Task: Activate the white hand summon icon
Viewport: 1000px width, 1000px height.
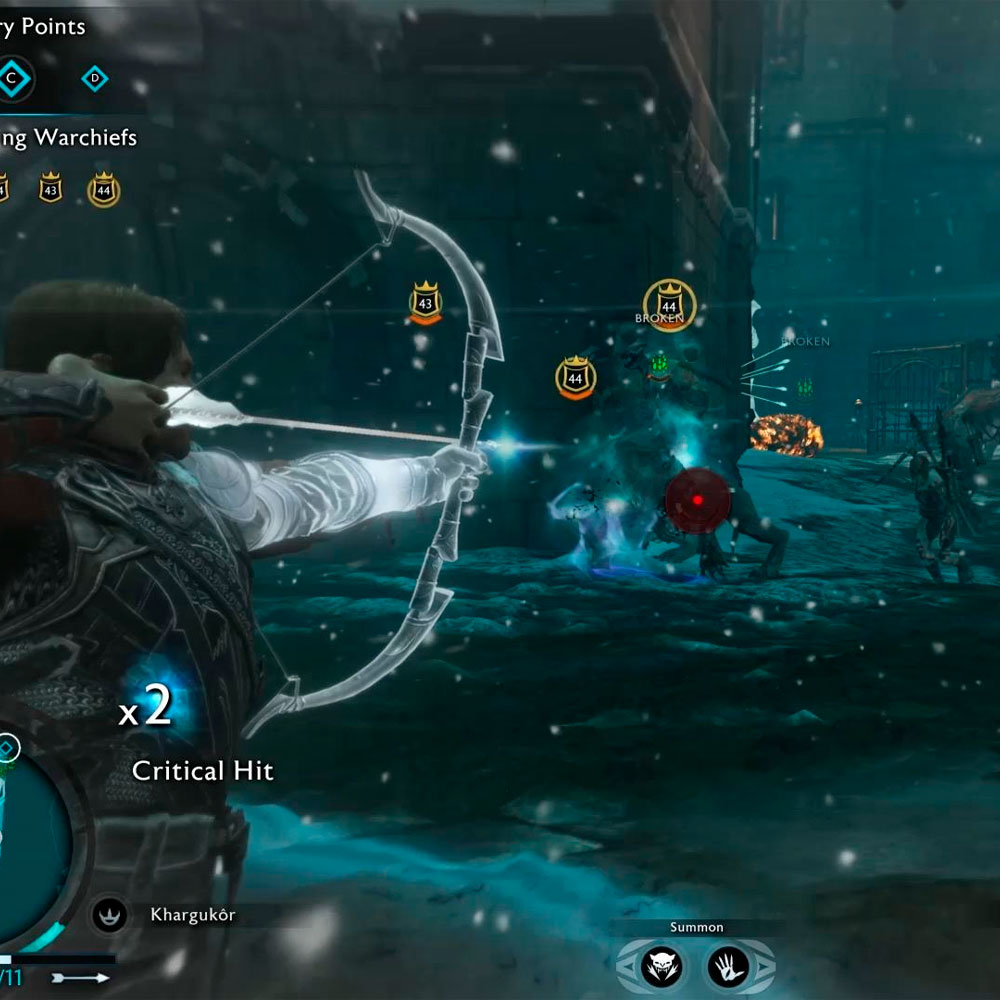Action: coord(728,965)
